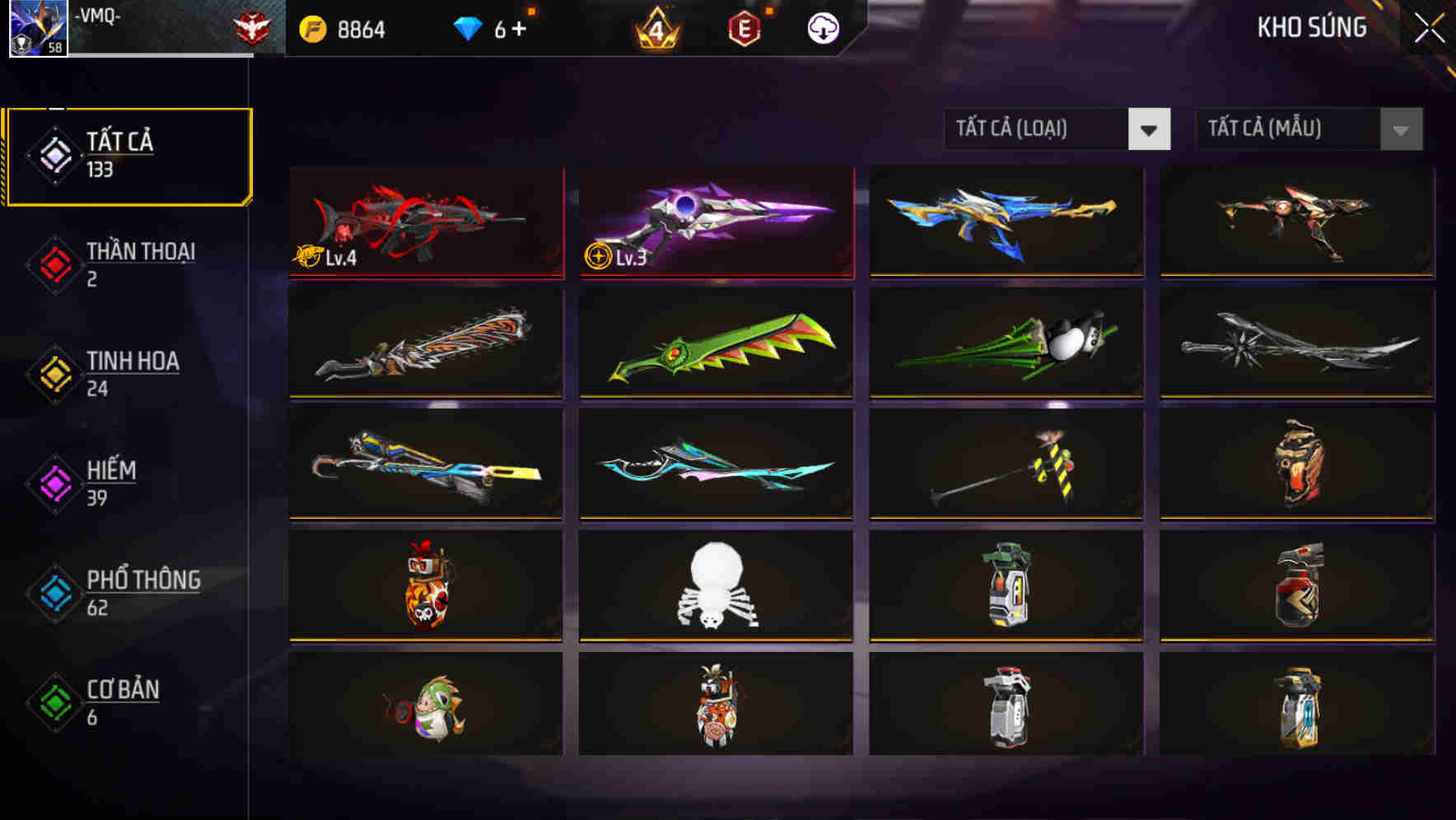Select the TINH HOA rarity filter
This screenshot has width=1456, height=820.
tap(54, 373)
